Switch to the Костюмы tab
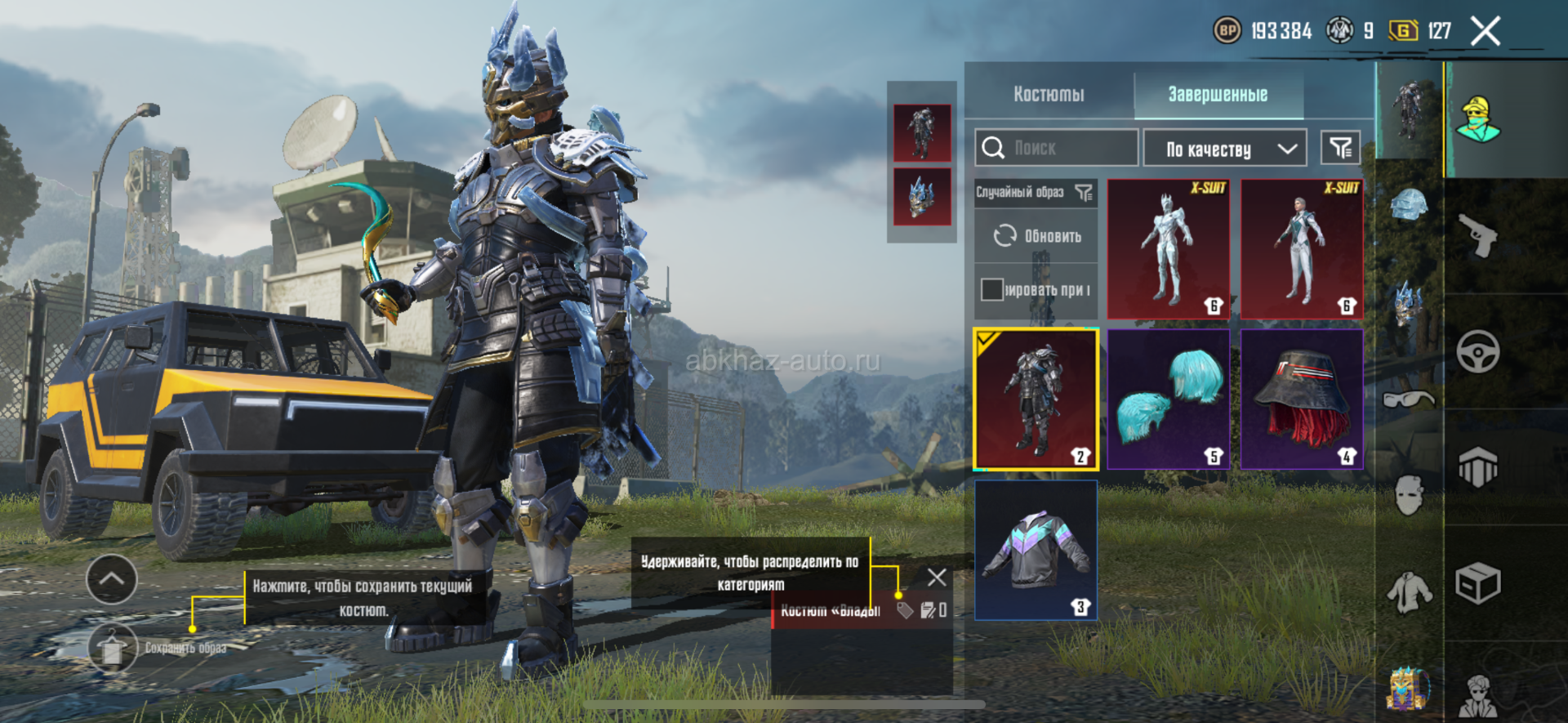 (1049, 95)
